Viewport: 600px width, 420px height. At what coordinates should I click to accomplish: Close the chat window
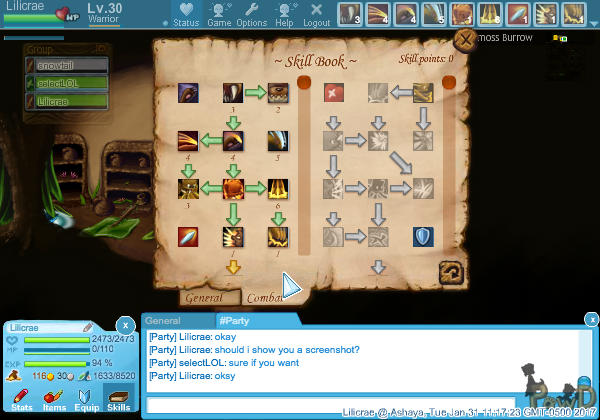pyautogui.click(x=585, y=319)
